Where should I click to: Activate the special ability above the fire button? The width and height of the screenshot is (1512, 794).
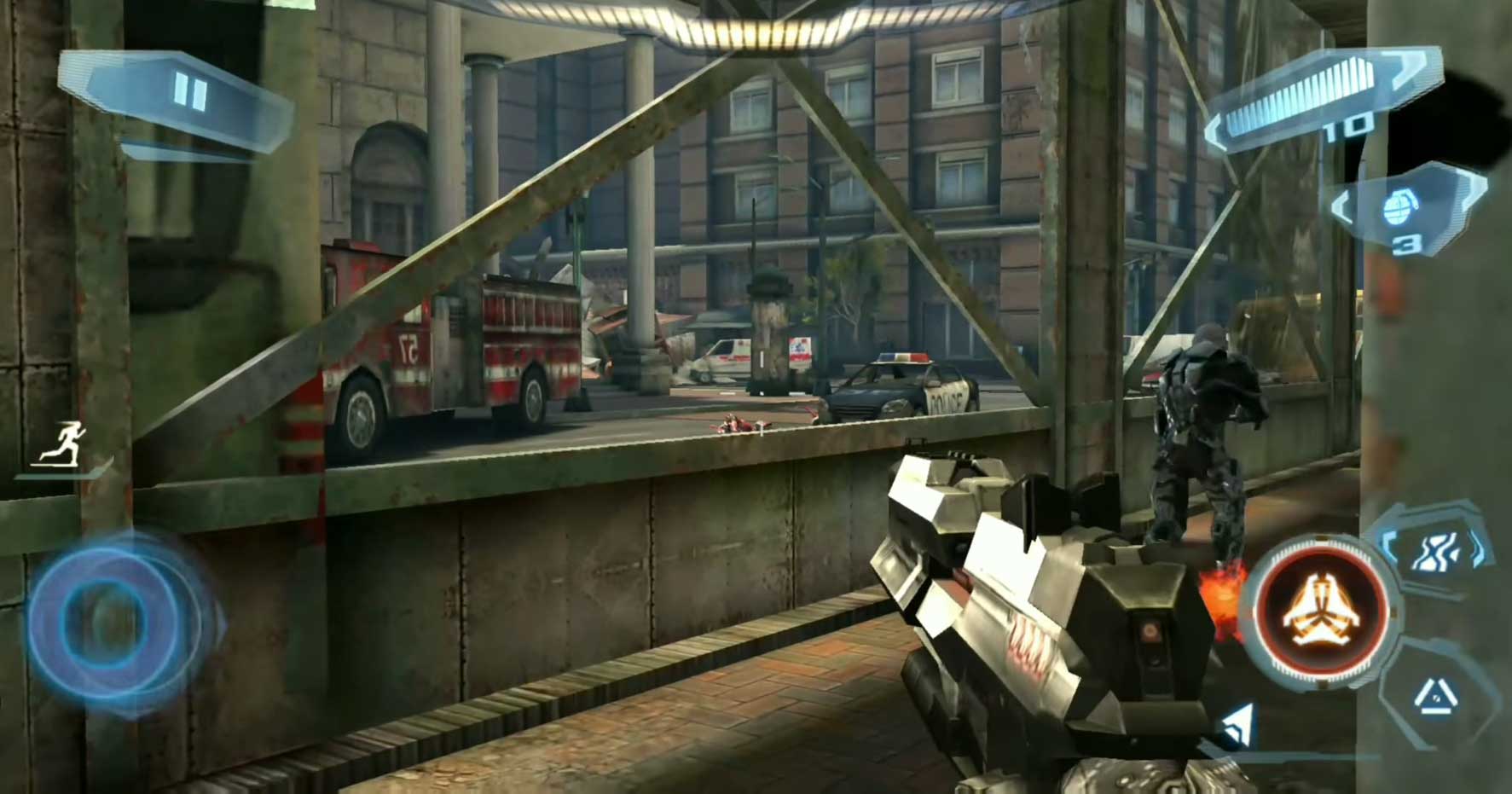coord(1435,549)
